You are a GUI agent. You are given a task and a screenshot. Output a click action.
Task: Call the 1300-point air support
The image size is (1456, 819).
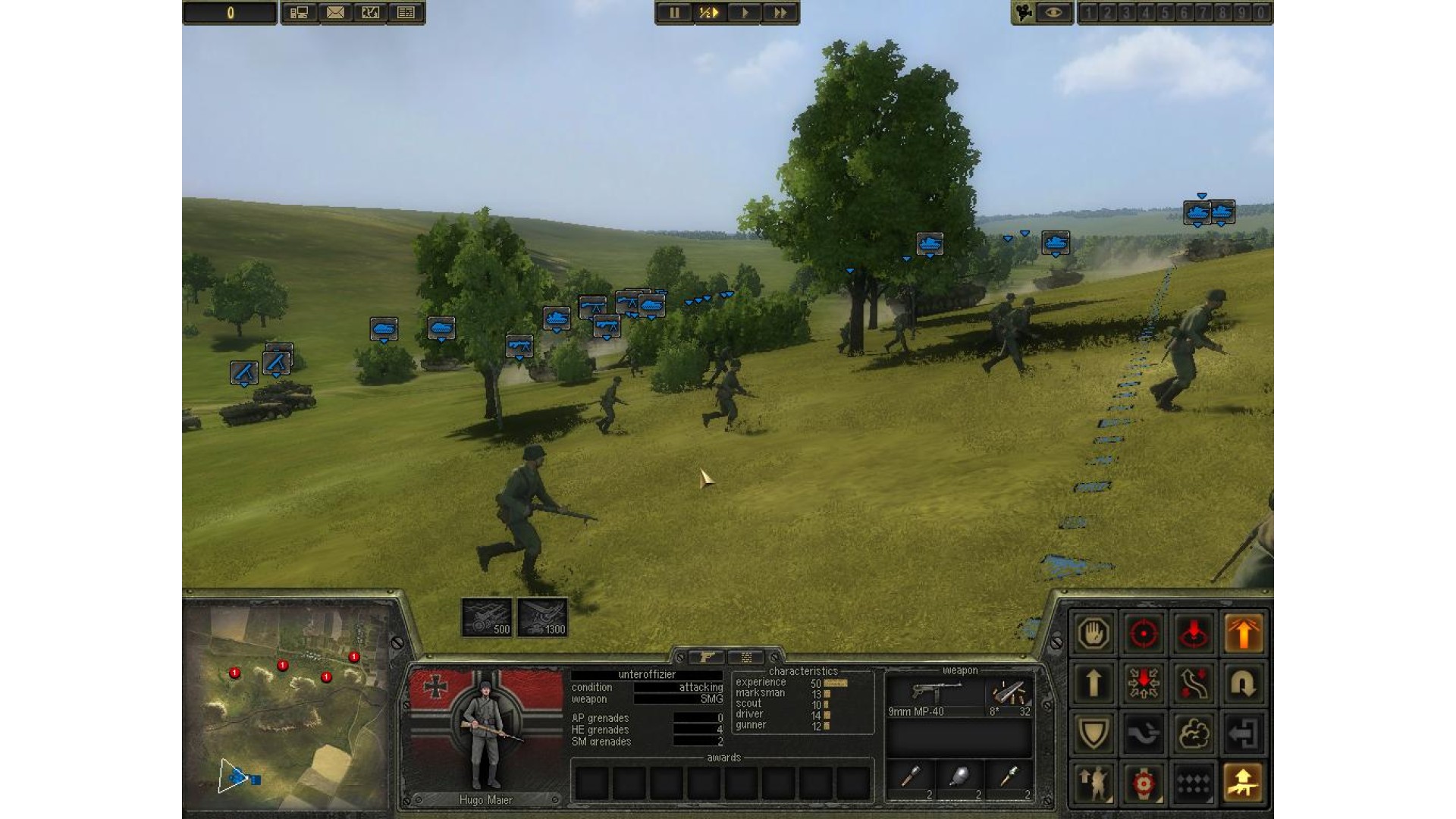(542, 617)
